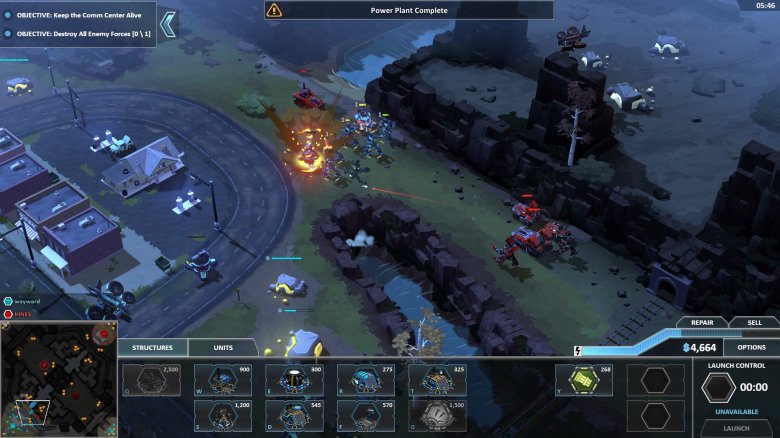
Task: Select the structure costing 800
Action: (294, 380)
